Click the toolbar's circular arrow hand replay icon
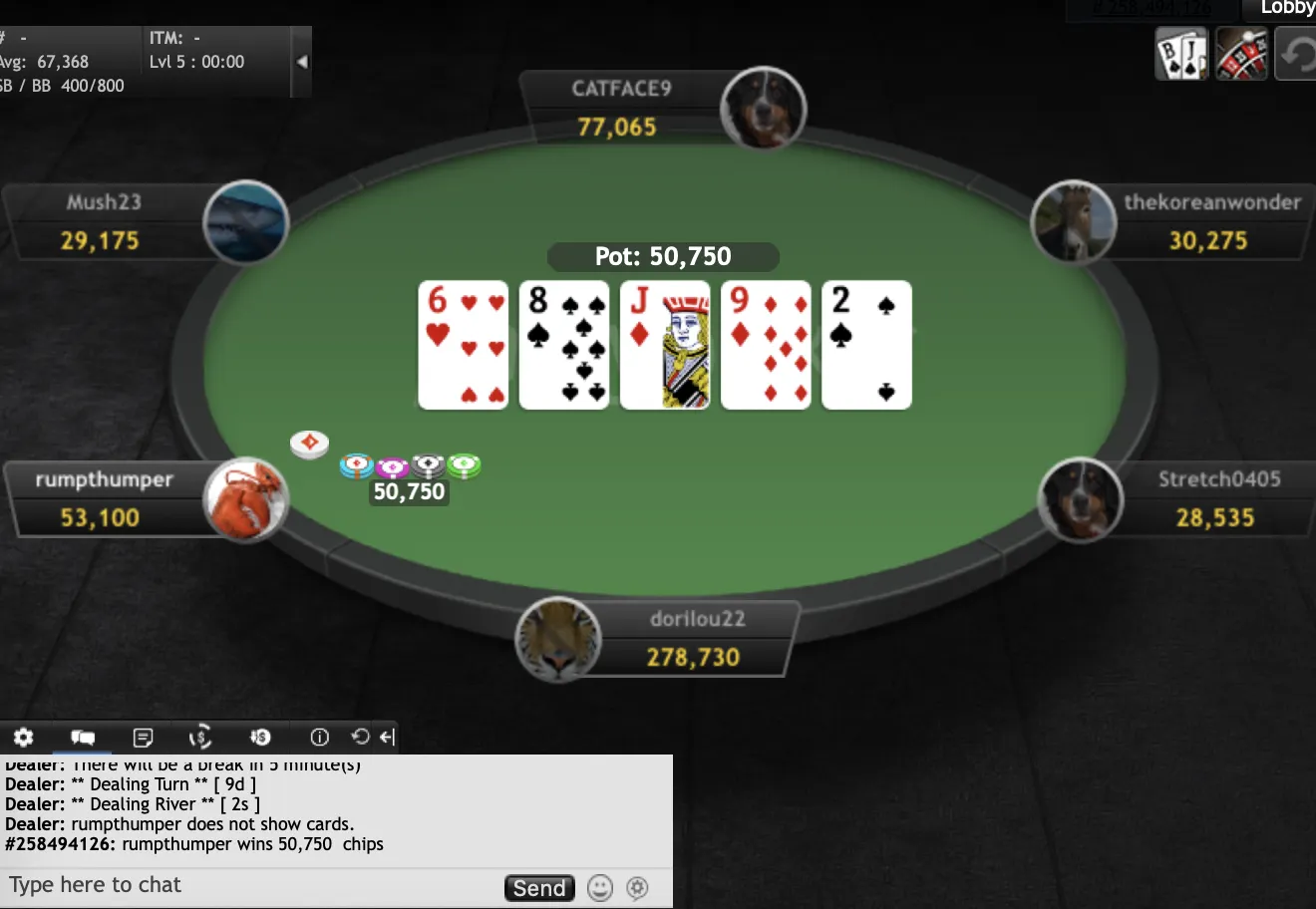Screen dimensions: 1316x909 click(360, 737)
